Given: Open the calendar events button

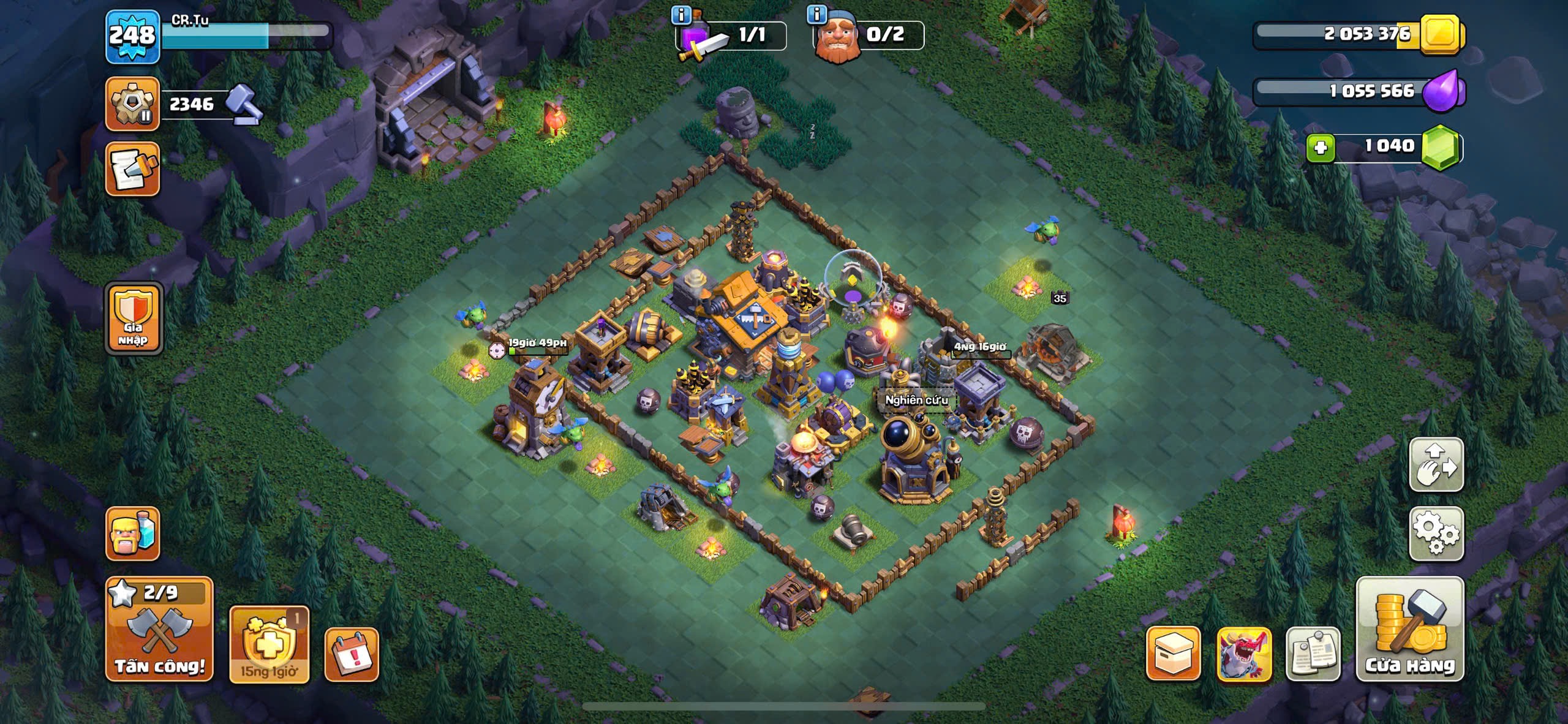Looking at the screenshot, I should tap(351, 655).
